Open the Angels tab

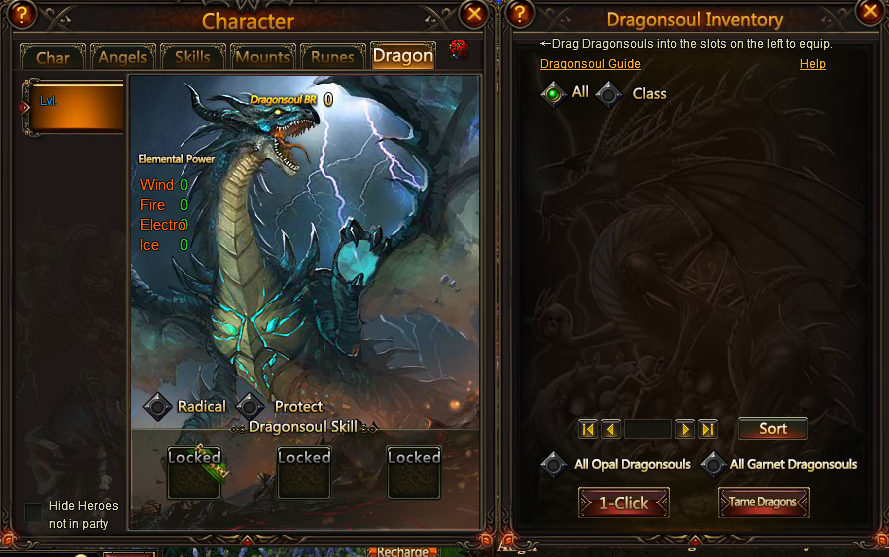123,57
